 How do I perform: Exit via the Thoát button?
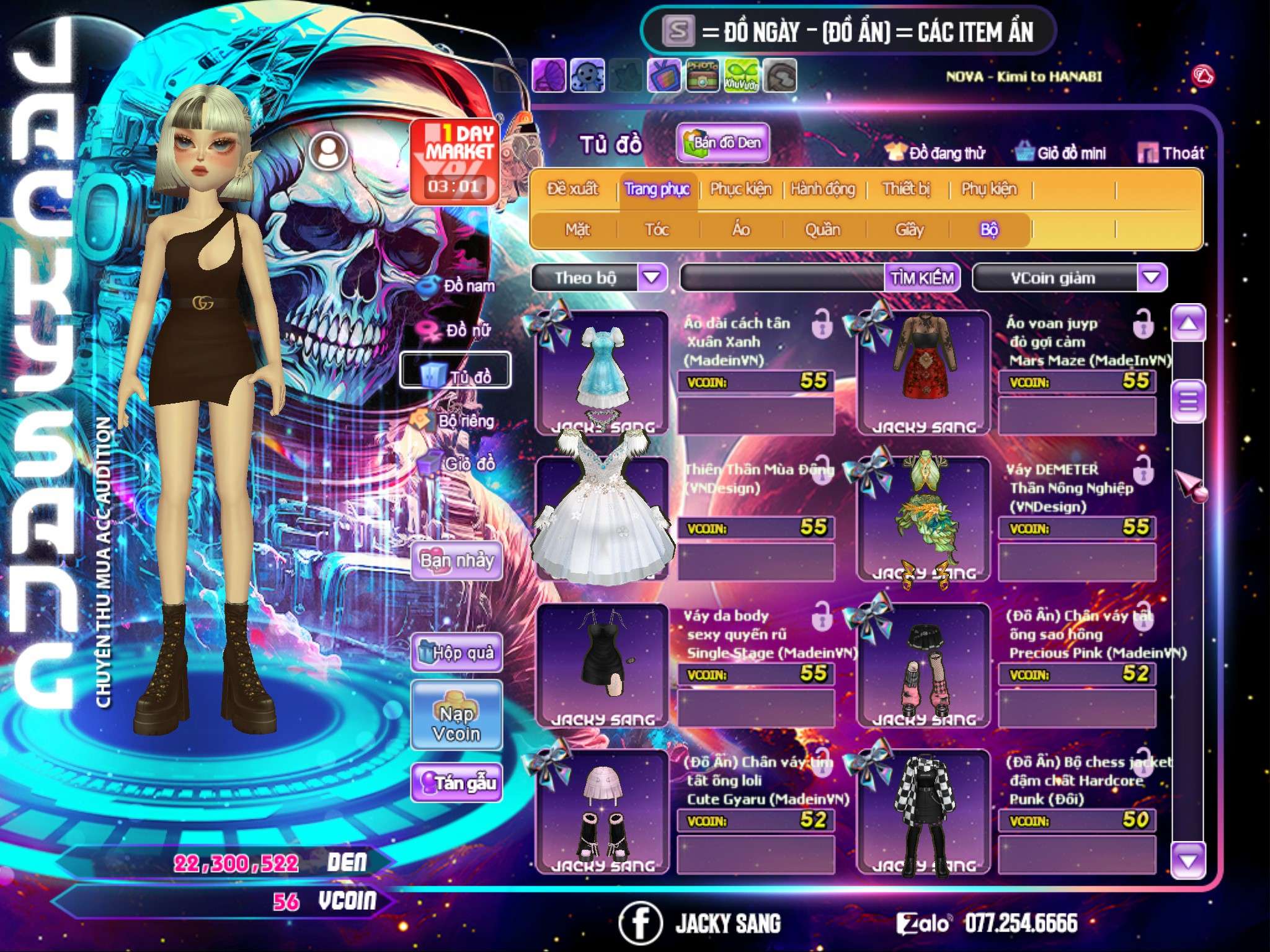(1171, 153)
